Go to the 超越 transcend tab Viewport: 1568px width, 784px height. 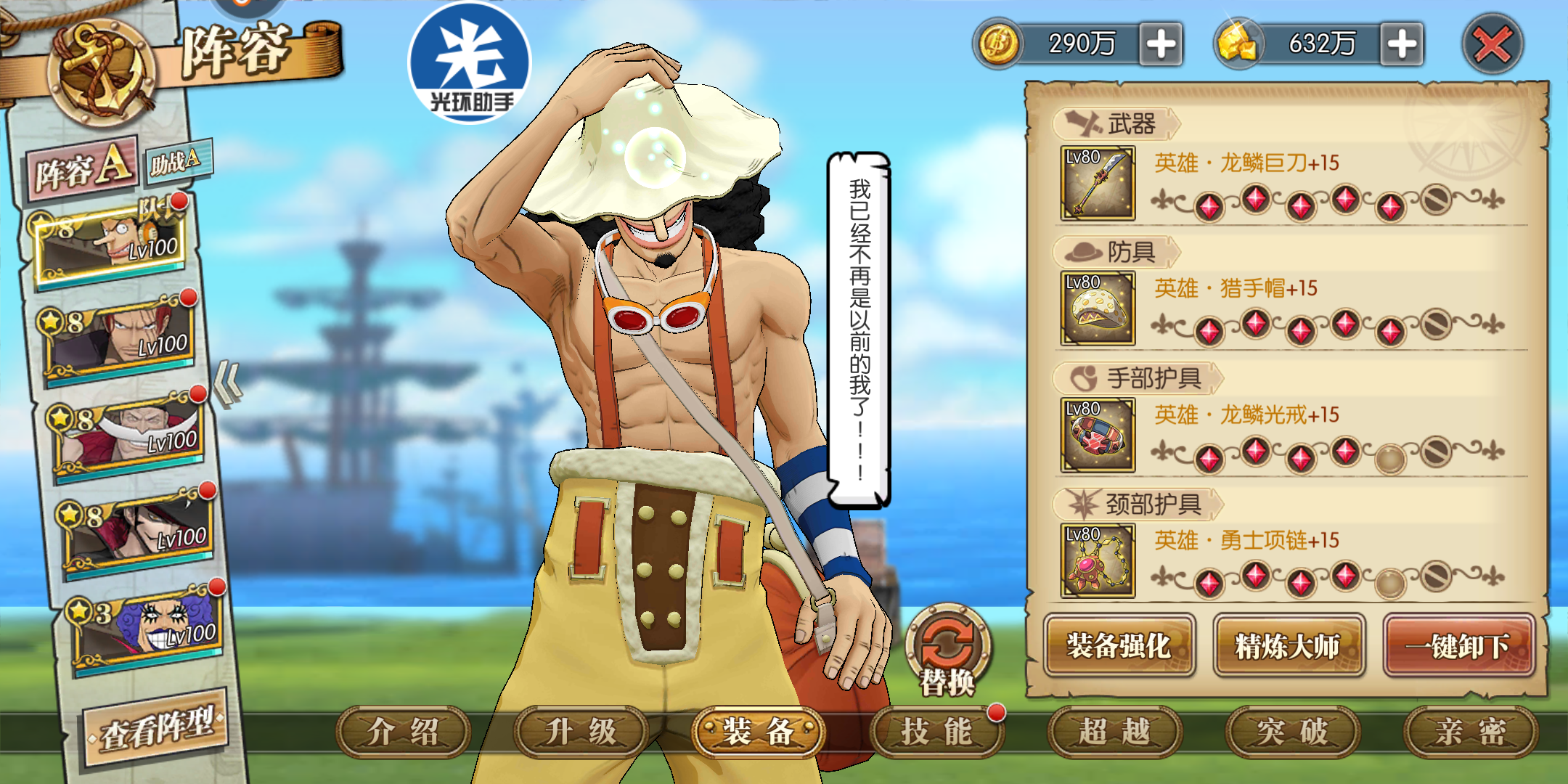click(1114, 732)
